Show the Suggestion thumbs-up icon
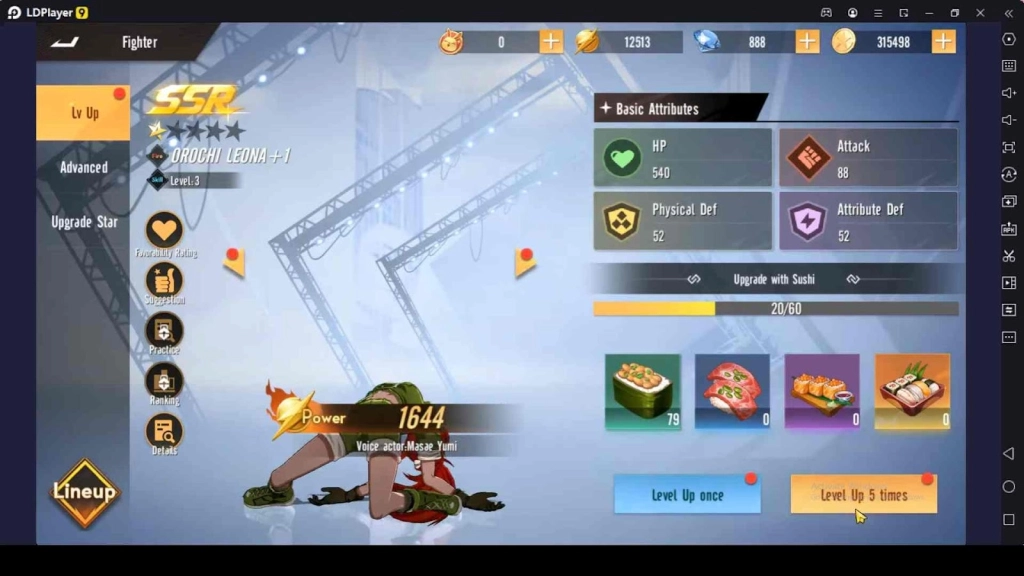 164,280
